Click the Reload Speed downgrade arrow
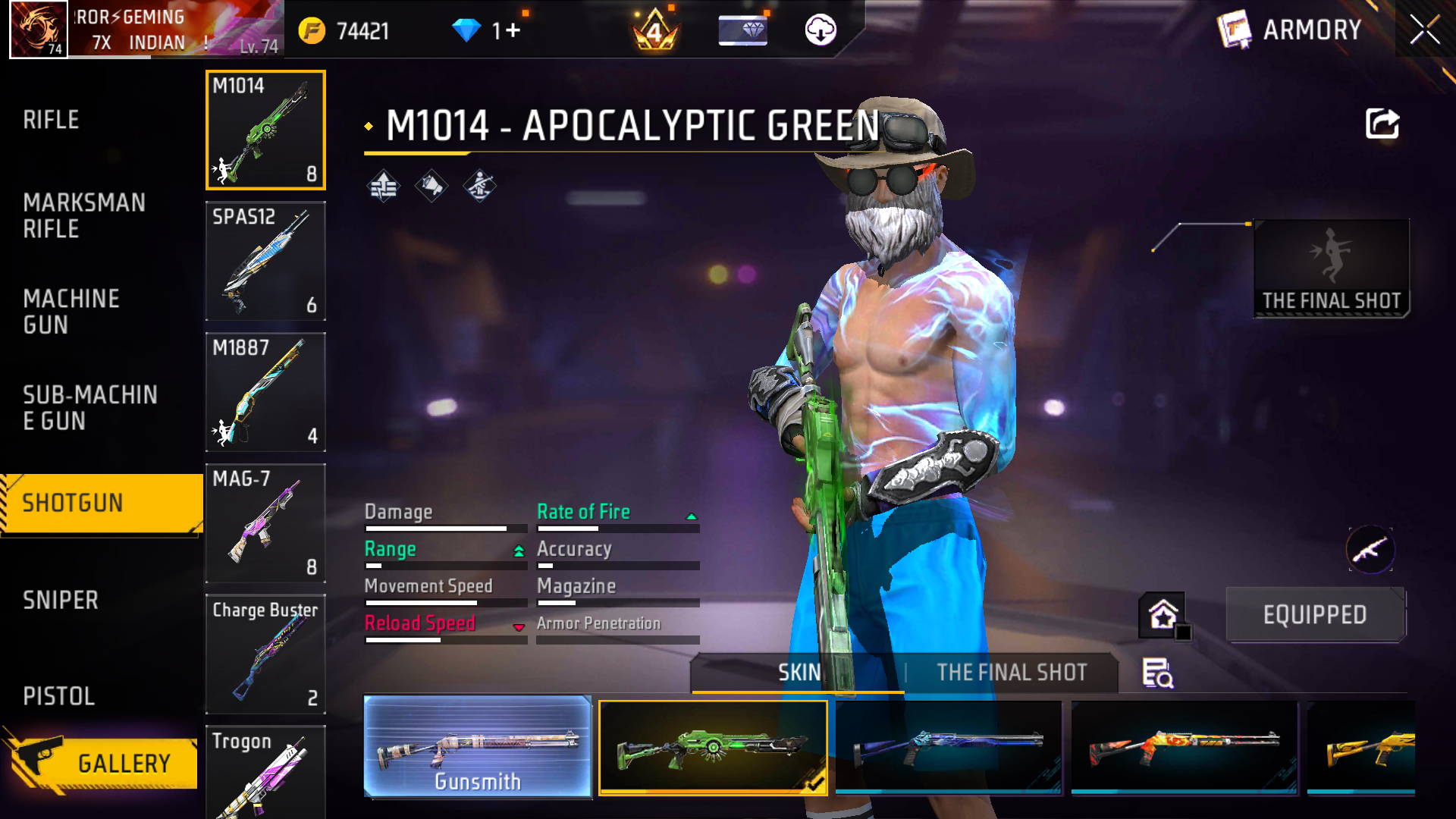Screen dimensions: 1456x819 tap(519, 626)
